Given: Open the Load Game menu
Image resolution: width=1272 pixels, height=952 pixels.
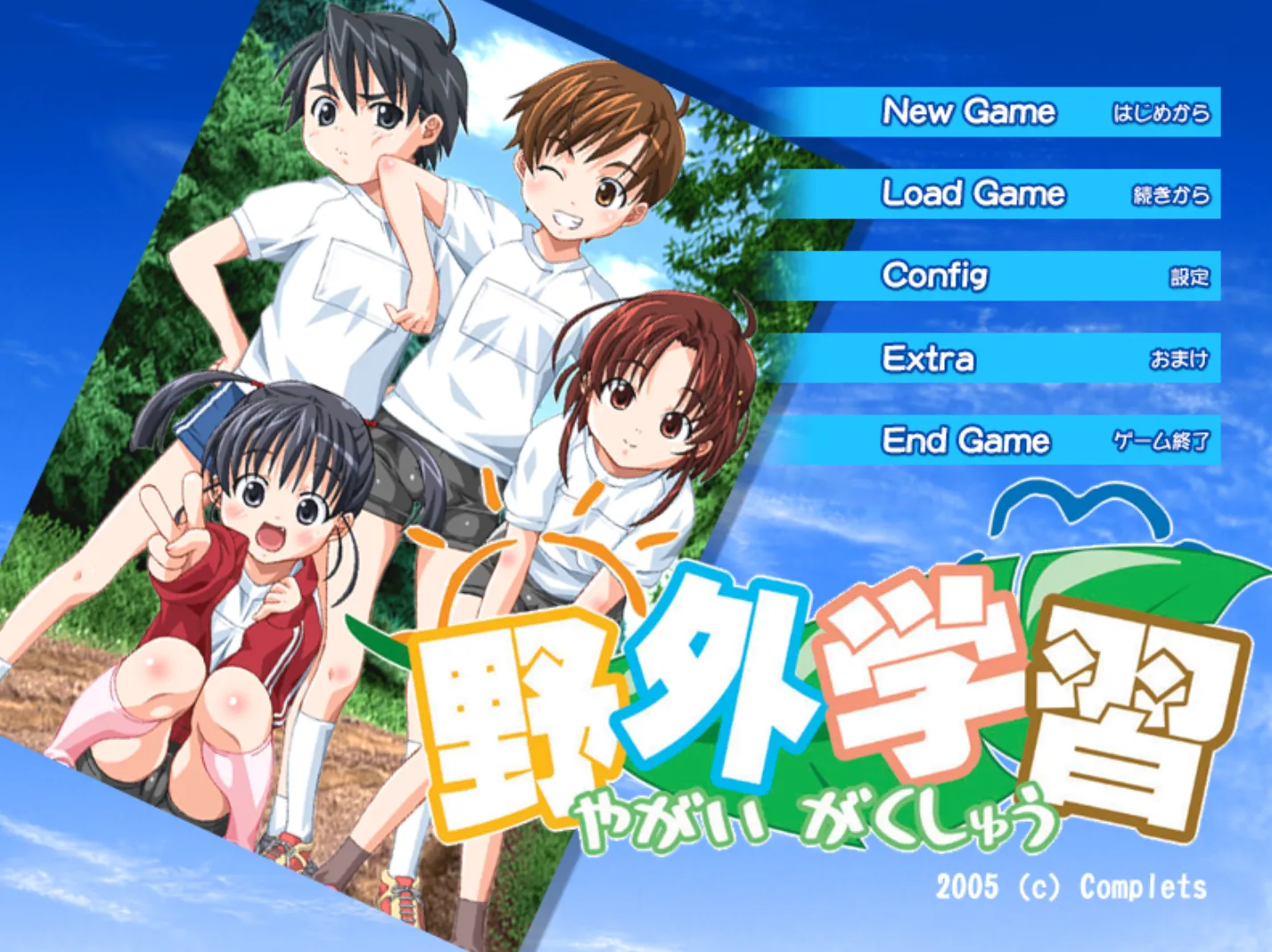Looking at the screenshot, I should 973,194.
